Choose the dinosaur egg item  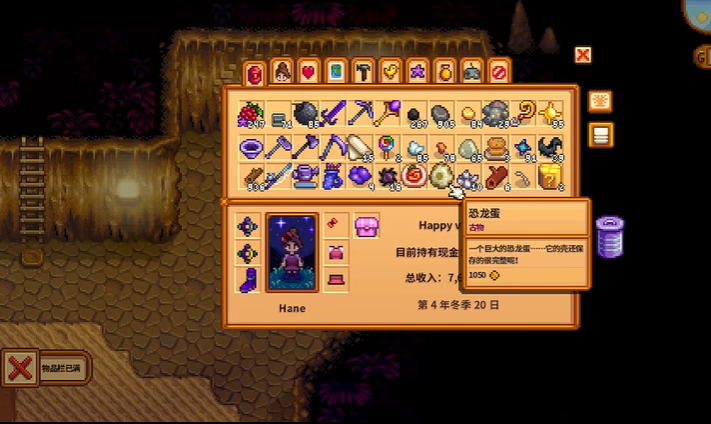[x=441, y=176]
